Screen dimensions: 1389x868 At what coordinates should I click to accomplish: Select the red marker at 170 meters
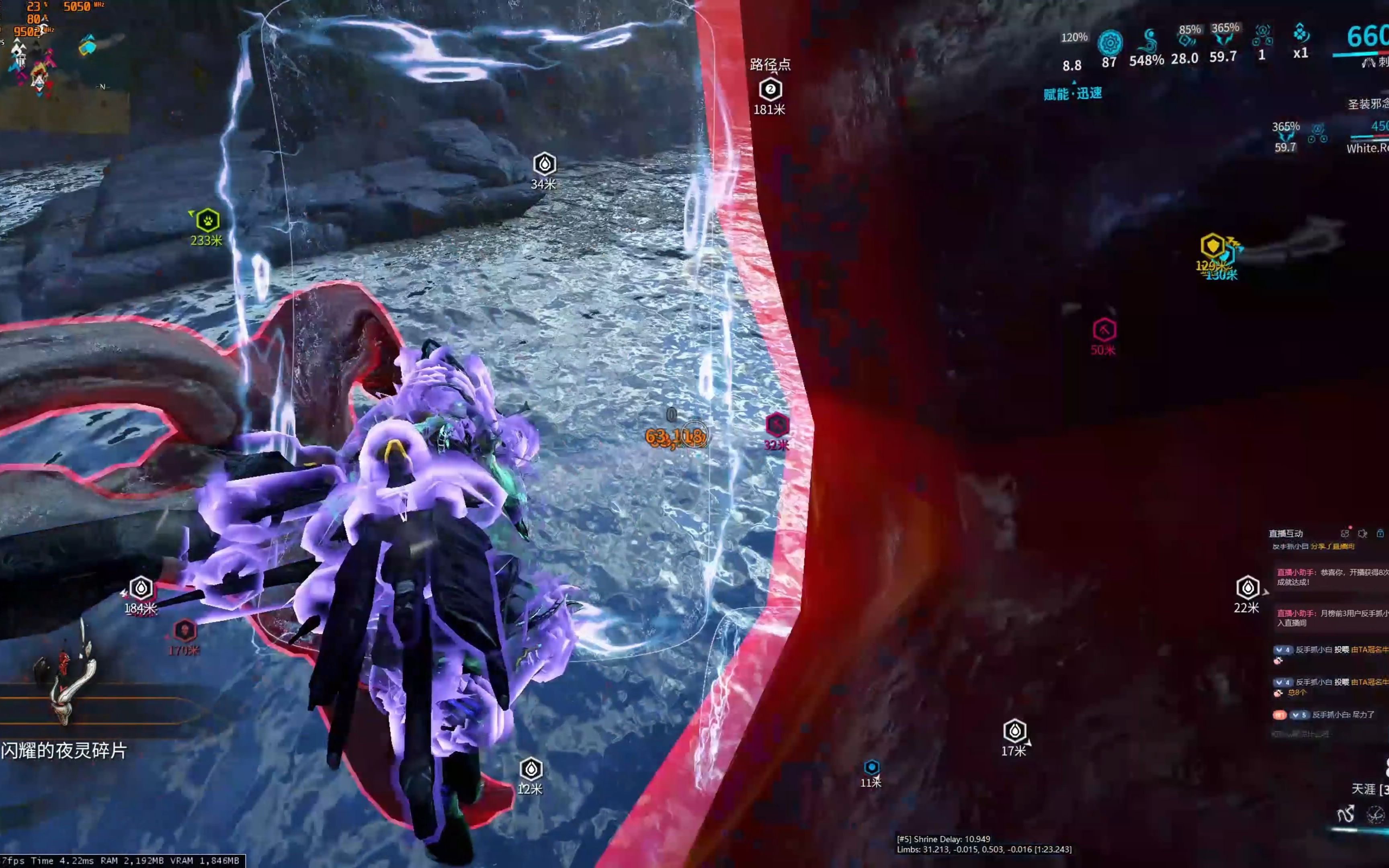click(x=185, y=631)
